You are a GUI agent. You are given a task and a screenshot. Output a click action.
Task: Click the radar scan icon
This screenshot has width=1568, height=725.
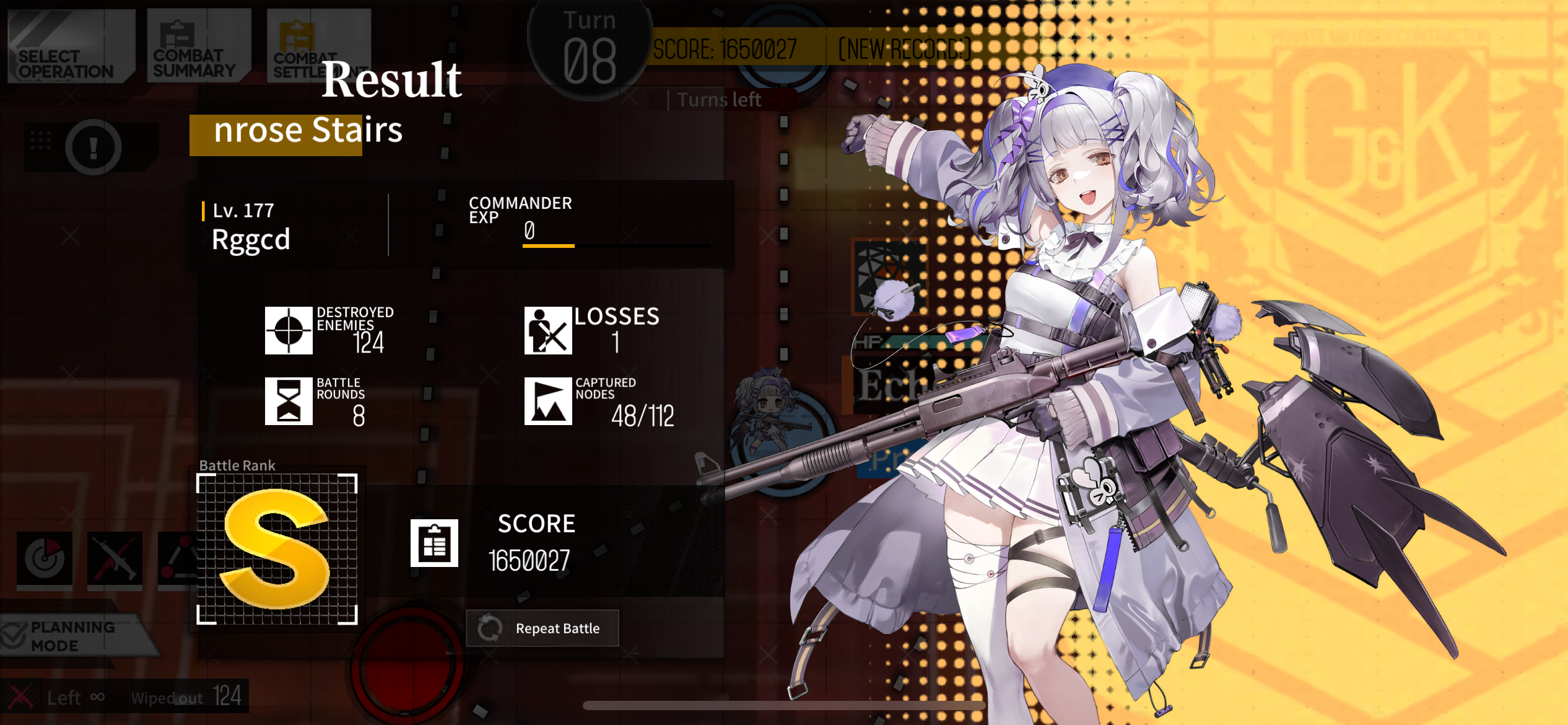[x=45, y=558]
